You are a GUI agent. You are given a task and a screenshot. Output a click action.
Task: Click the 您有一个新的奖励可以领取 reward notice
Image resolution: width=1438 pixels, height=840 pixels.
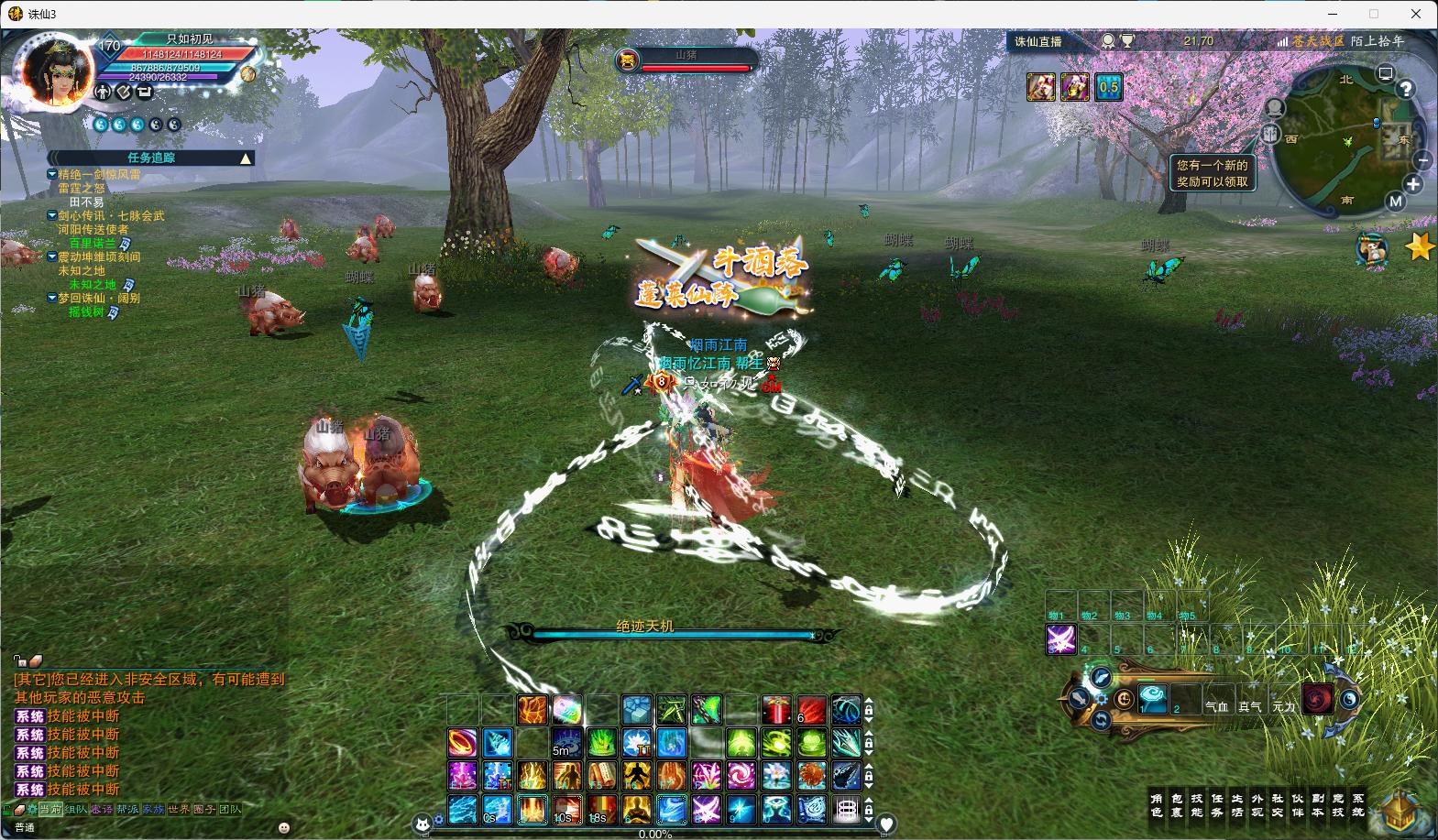(1212, 173)
